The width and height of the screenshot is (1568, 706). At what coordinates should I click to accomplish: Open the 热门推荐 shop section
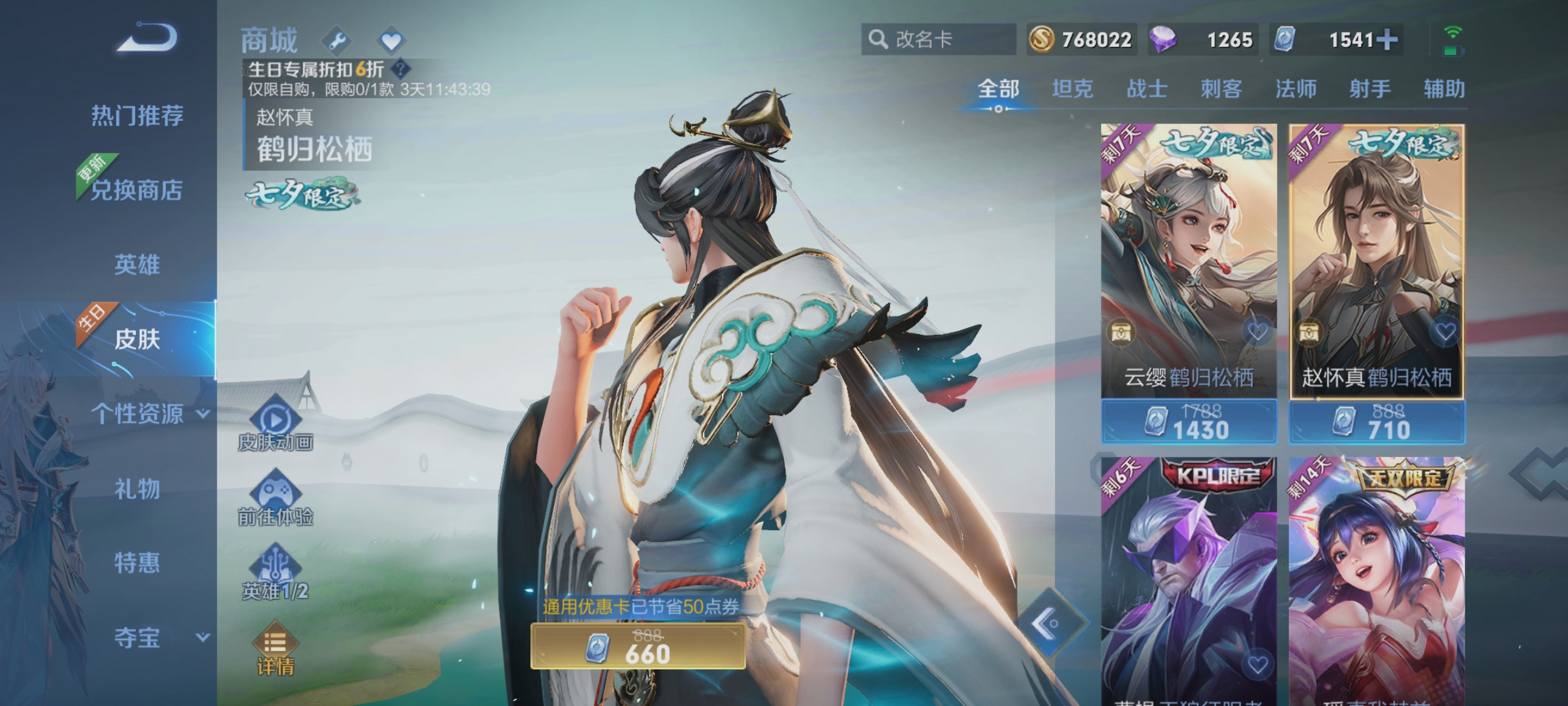point(137,115)
